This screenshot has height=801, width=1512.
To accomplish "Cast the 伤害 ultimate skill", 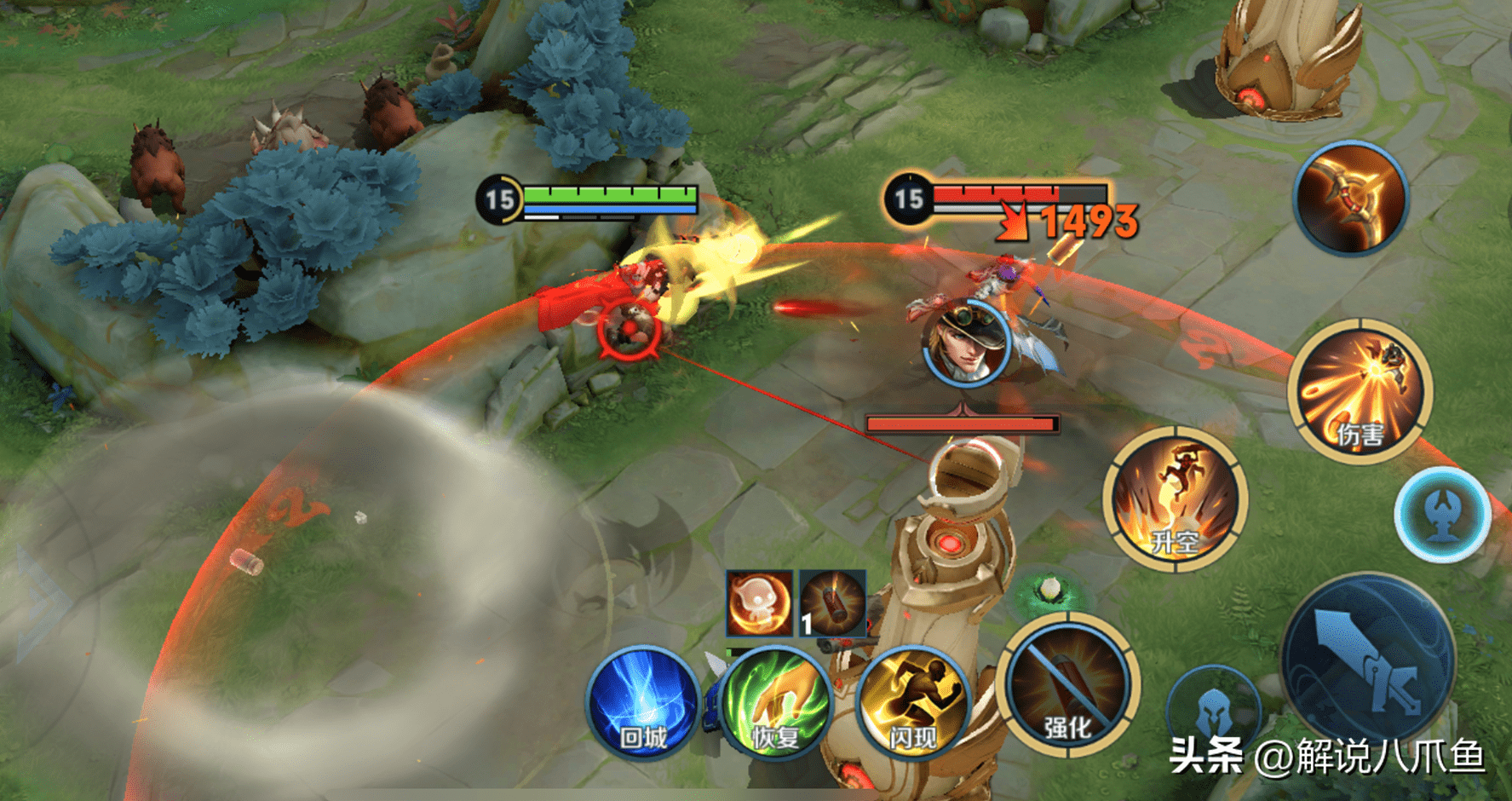I will 1360,391.
